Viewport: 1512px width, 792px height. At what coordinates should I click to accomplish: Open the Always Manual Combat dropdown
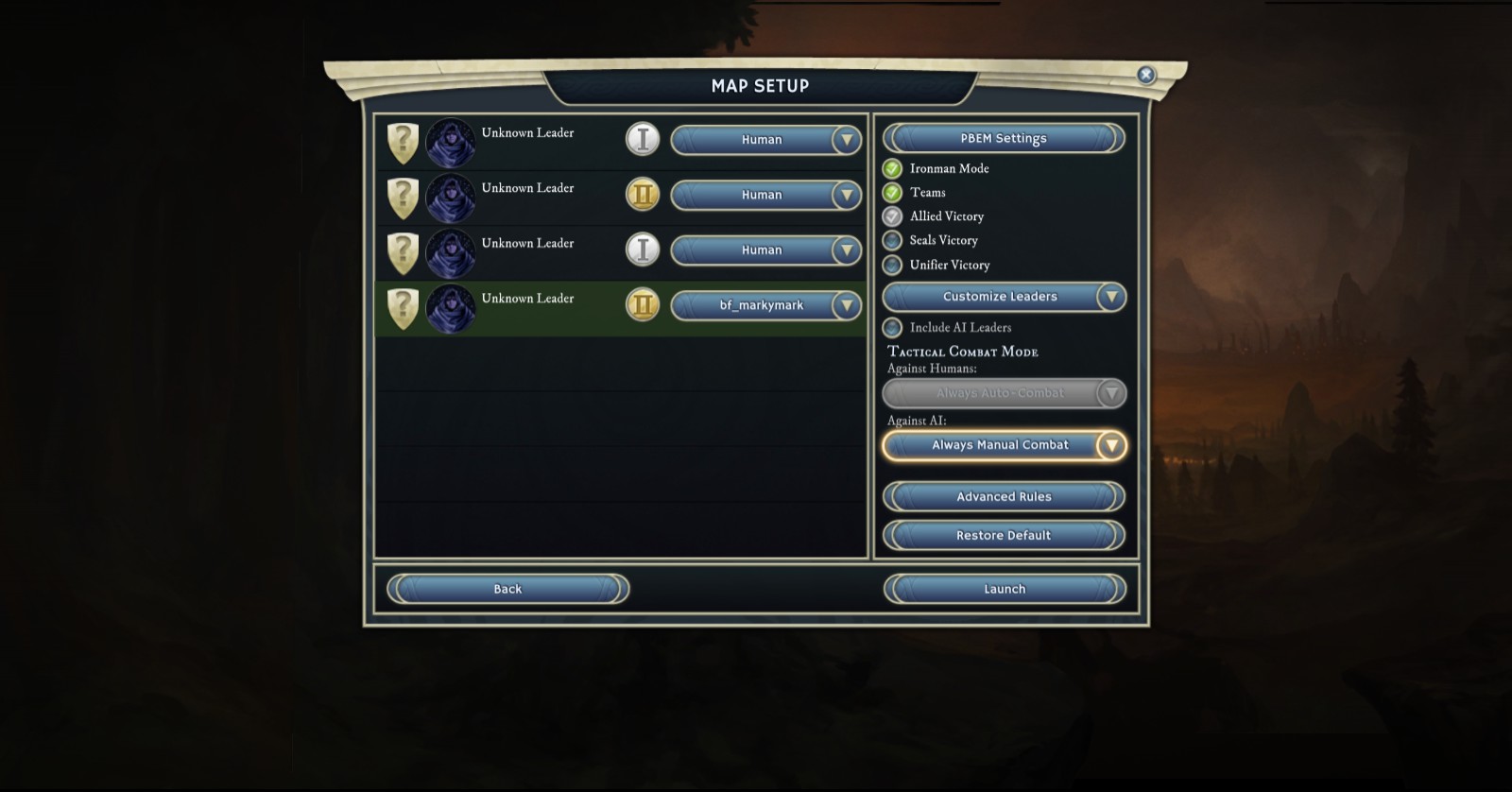click(x=1004, y=445)
